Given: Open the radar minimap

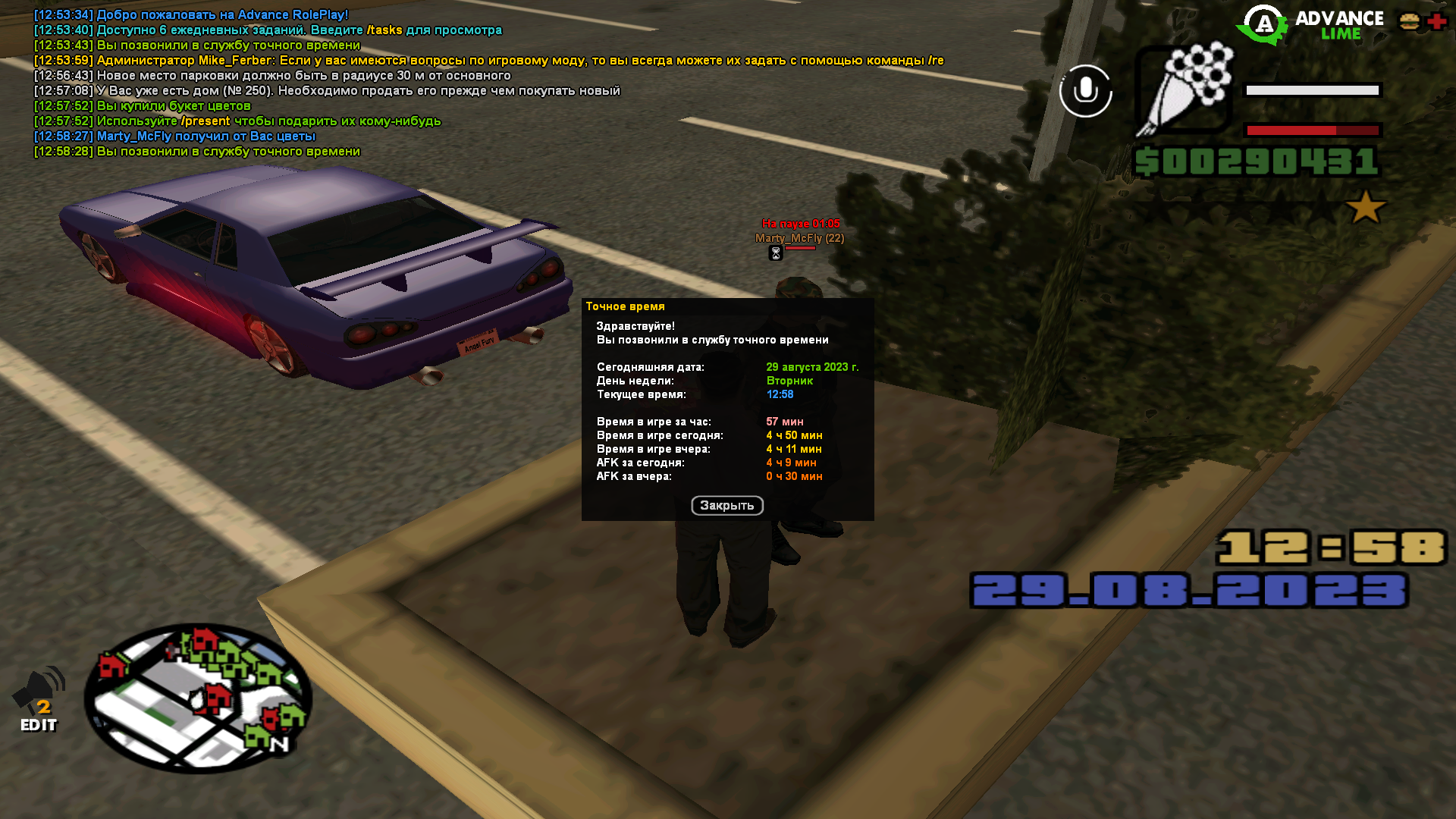Looking at the screenshot, I should [x=198, y=698].
